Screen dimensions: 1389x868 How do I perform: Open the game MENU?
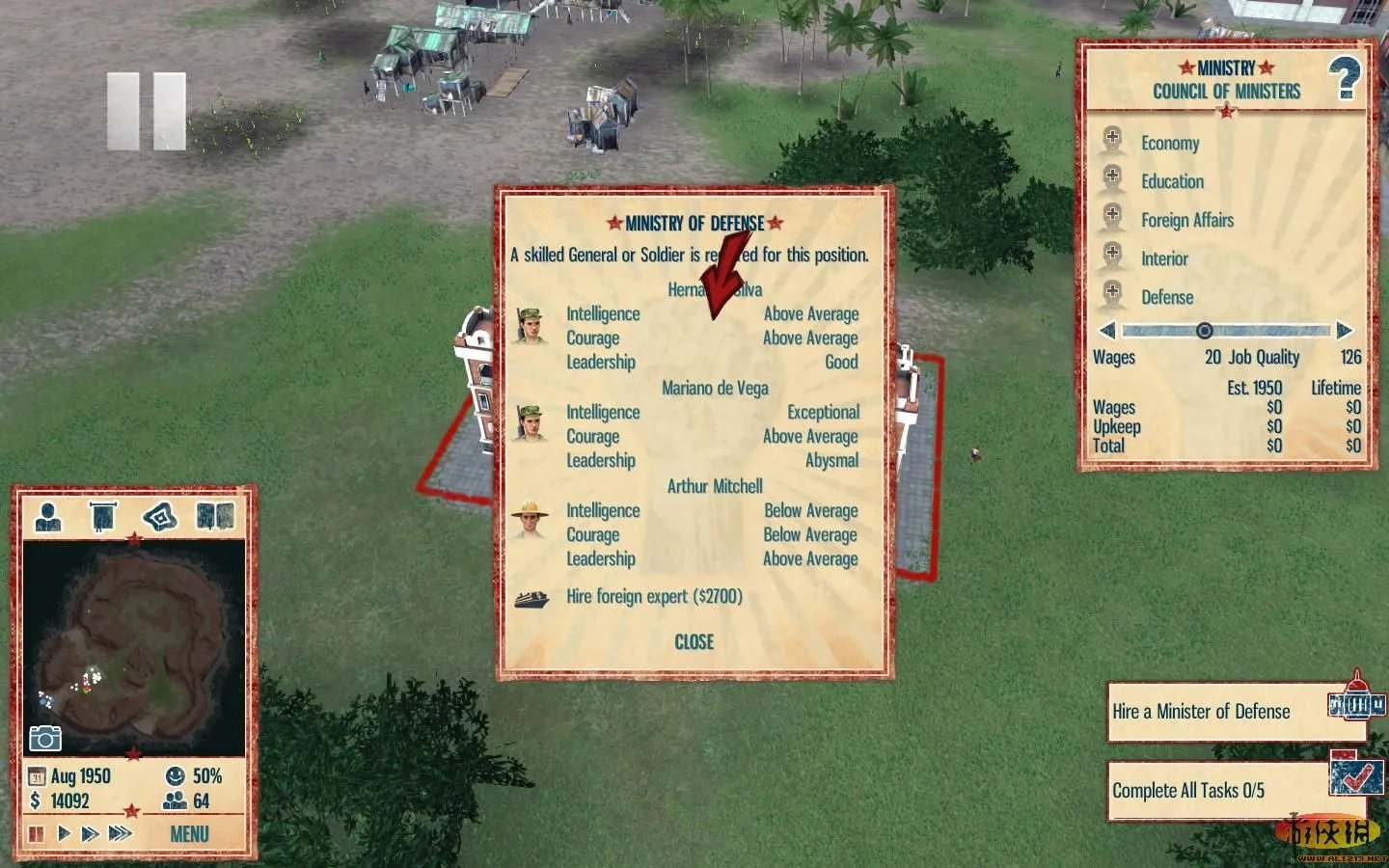click(189, 834)
